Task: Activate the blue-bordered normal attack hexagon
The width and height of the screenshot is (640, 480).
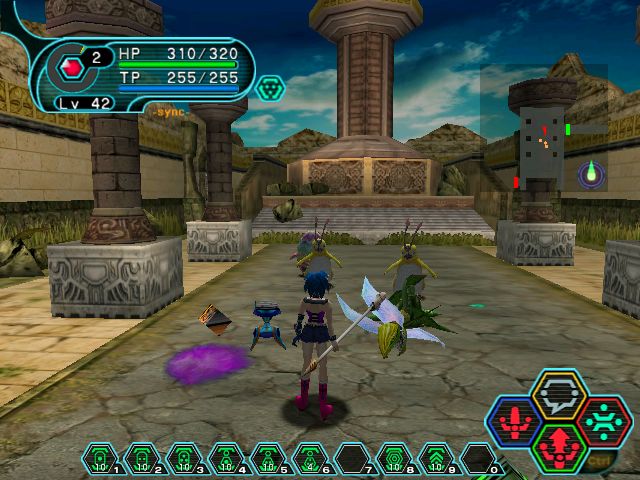Action: tap(516, 420)
